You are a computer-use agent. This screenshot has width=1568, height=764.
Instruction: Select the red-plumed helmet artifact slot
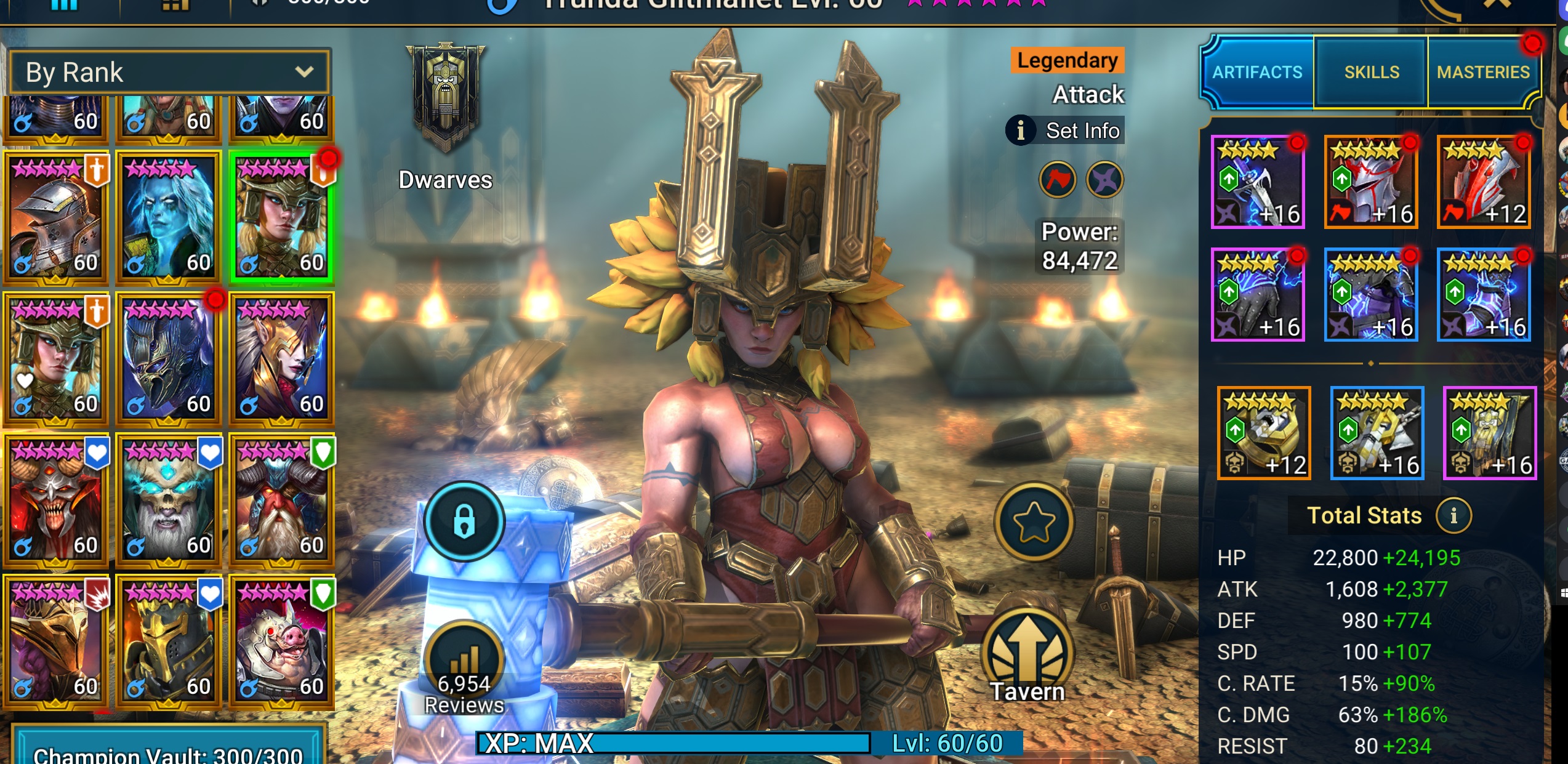(1371, 182)
